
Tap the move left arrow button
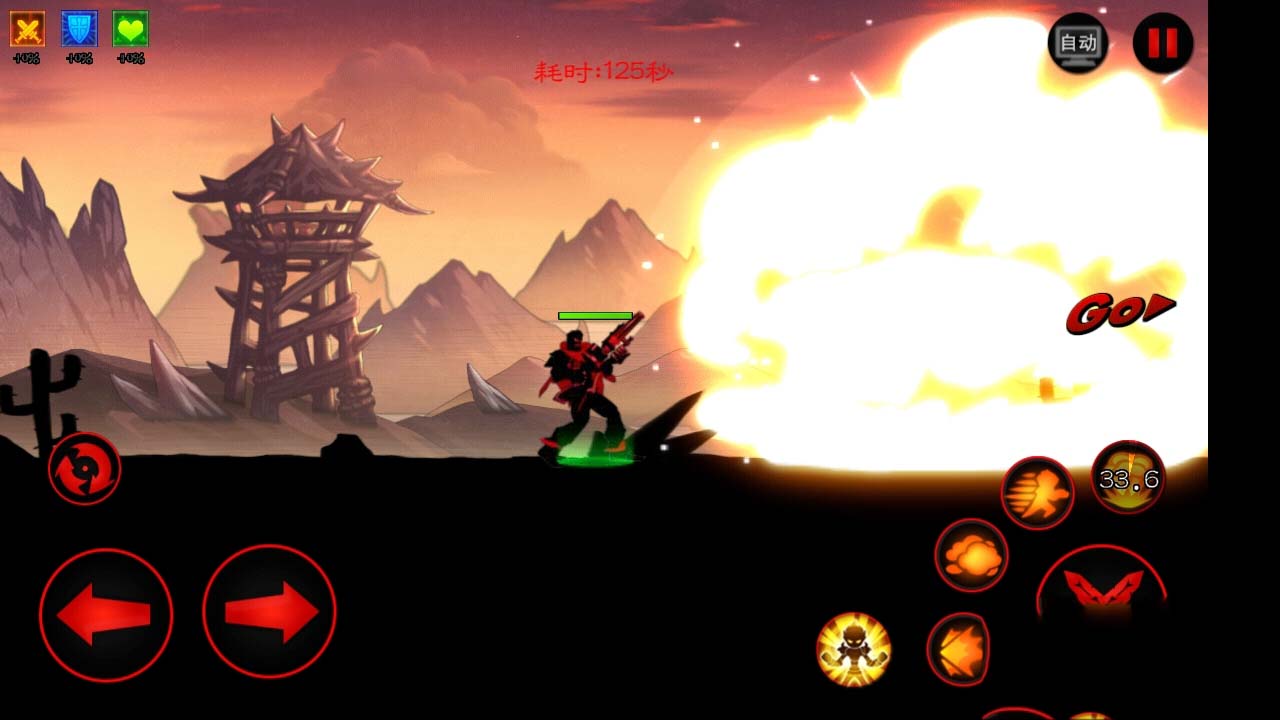tap(105, 614)
